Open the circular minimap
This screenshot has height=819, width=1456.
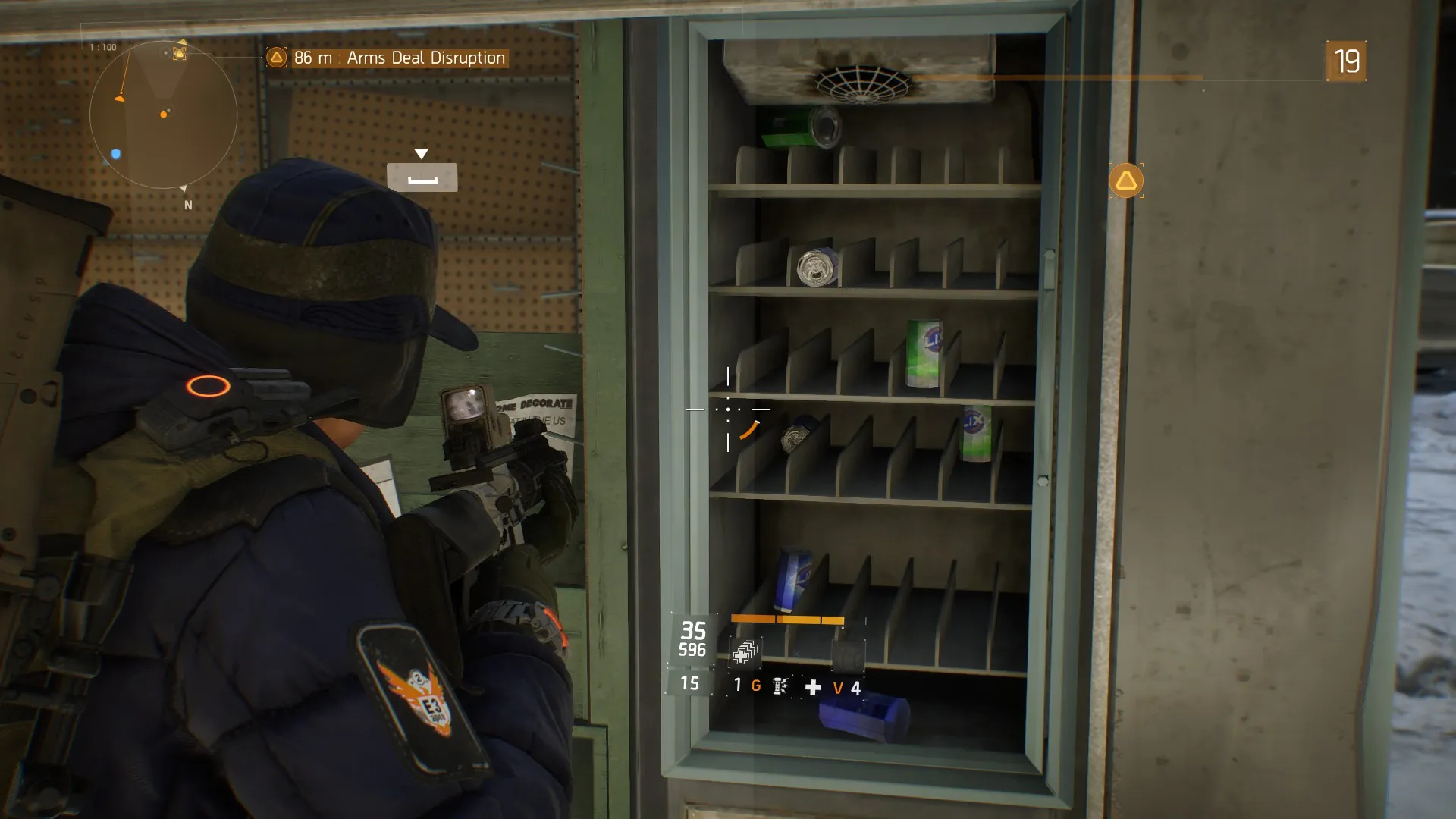point(163,115)
